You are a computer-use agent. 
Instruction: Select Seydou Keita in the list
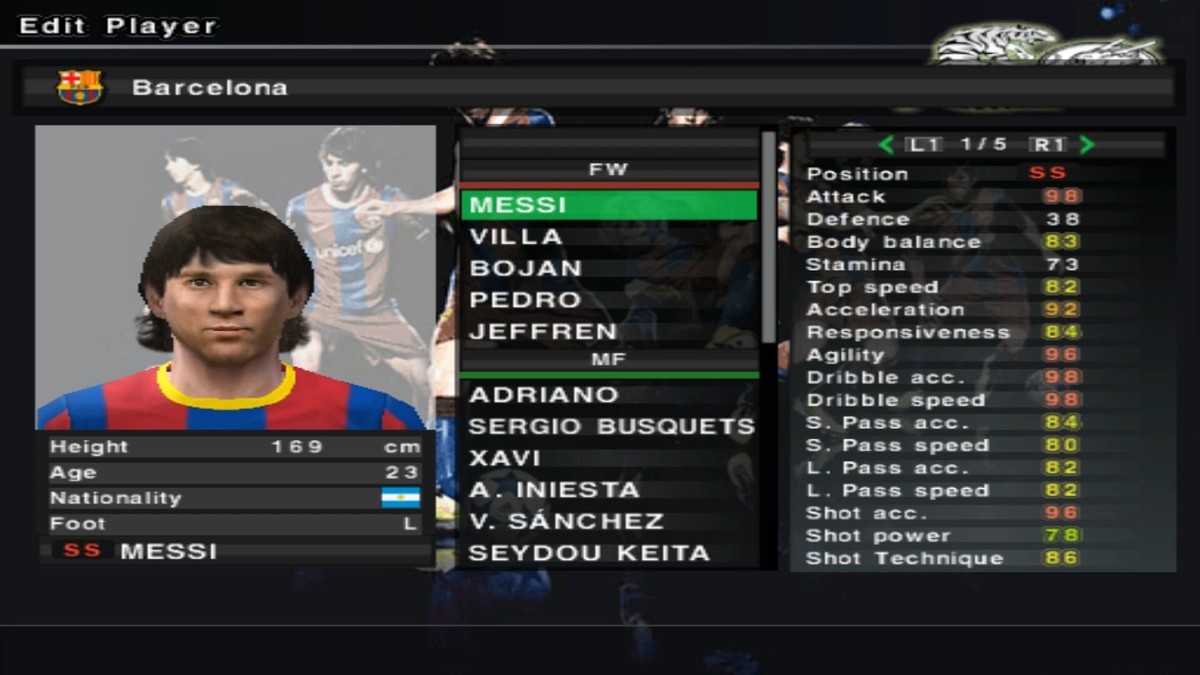click(x=608, y=553)
